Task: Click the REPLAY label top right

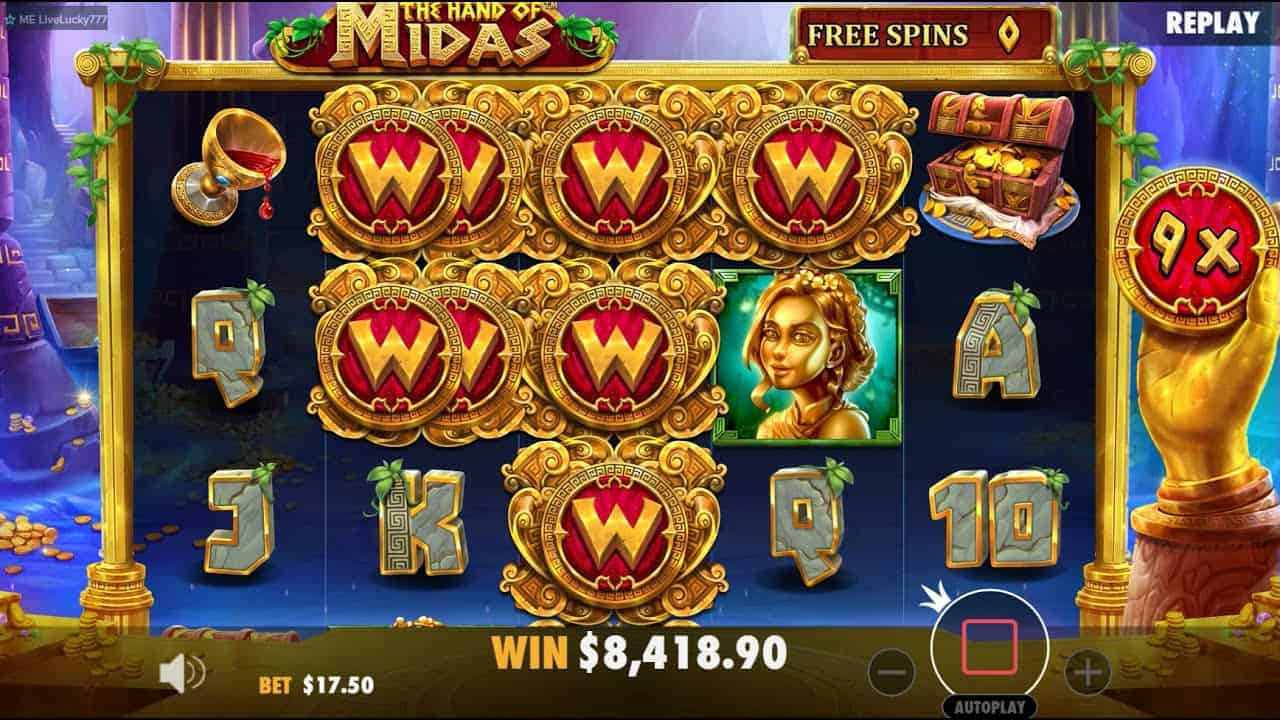Action: click(1215, 20)
